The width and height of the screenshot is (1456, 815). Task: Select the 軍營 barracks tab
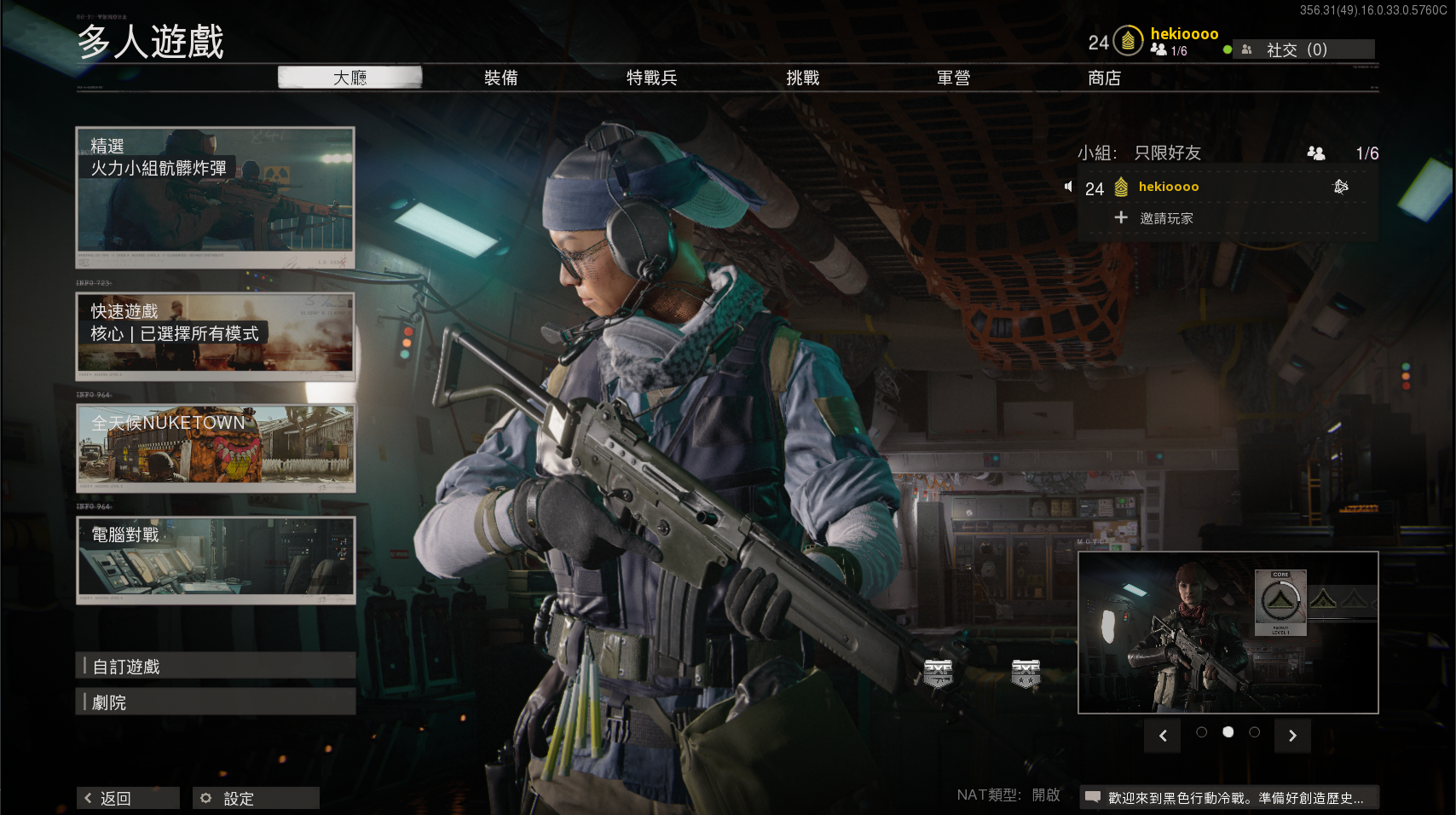click(x=953, y=78)
